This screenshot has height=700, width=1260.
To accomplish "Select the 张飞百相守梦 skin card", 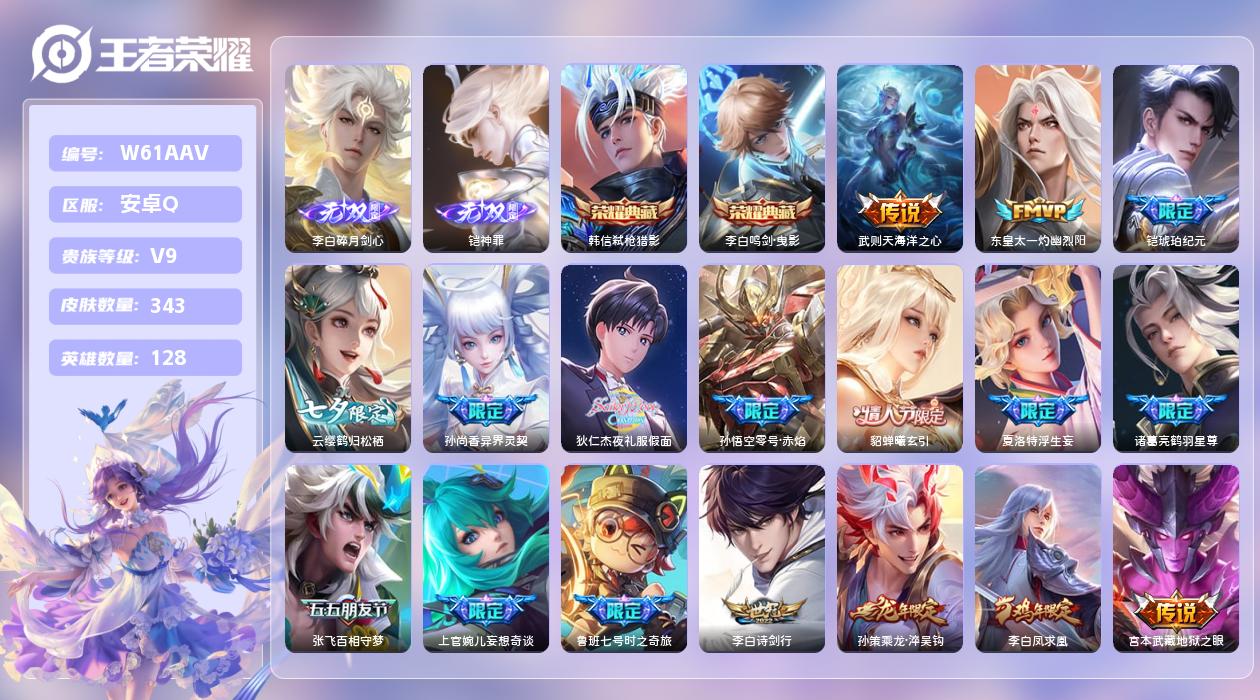I will point(348,558).
